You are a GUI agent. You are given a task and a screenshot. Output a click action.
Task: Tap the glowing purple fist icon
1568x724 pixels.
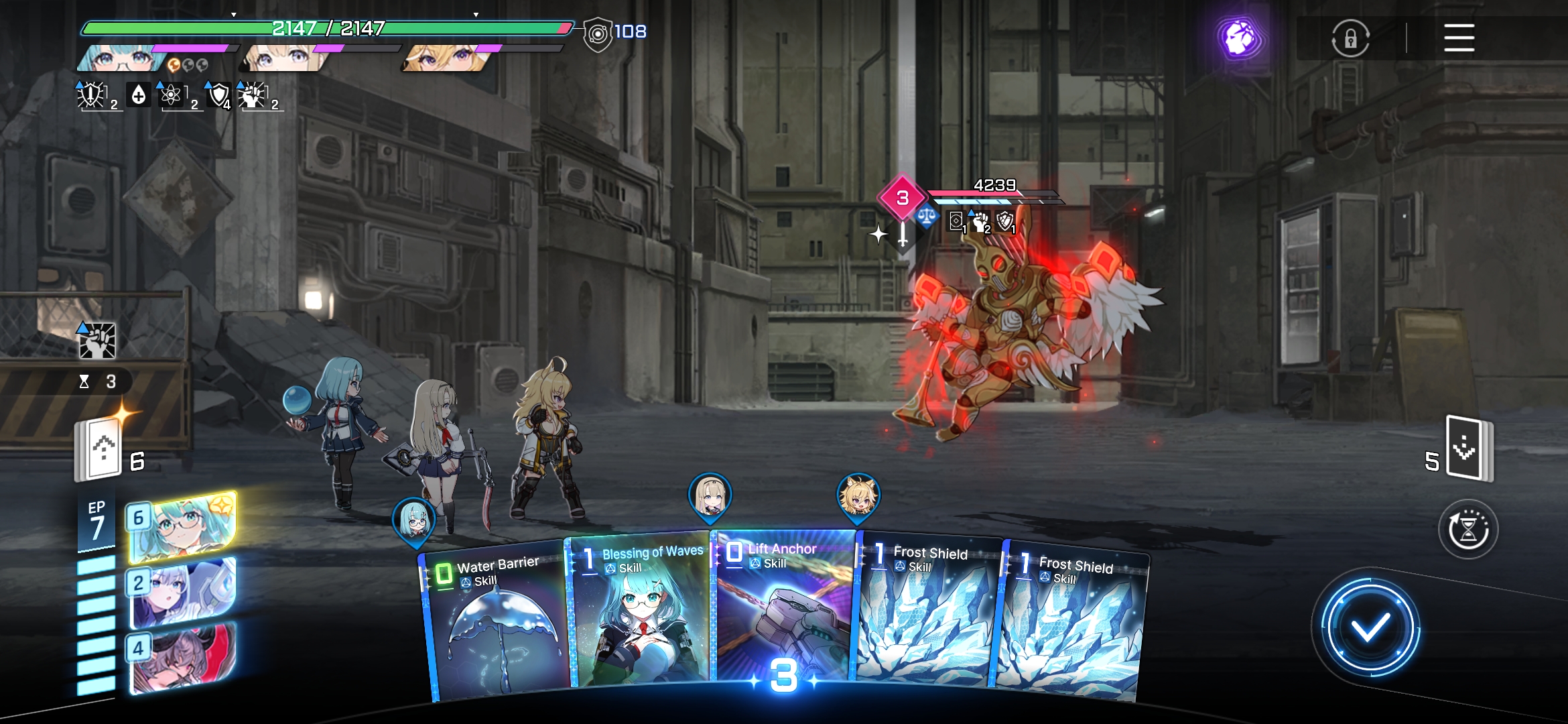(x=1239, y=38)
